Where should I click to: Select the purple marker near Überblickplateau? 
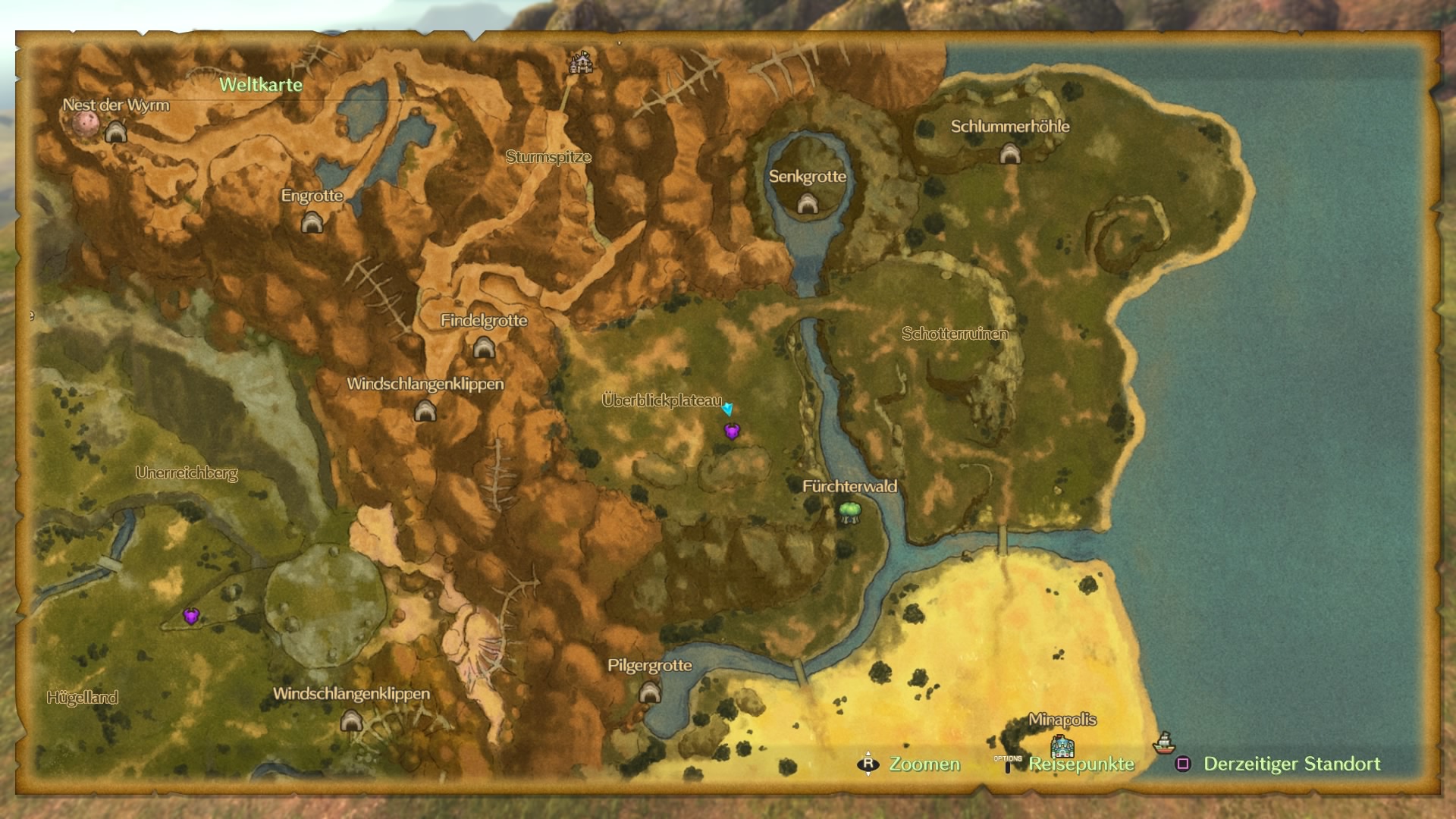pyautogui.click(x=732, y=432)
